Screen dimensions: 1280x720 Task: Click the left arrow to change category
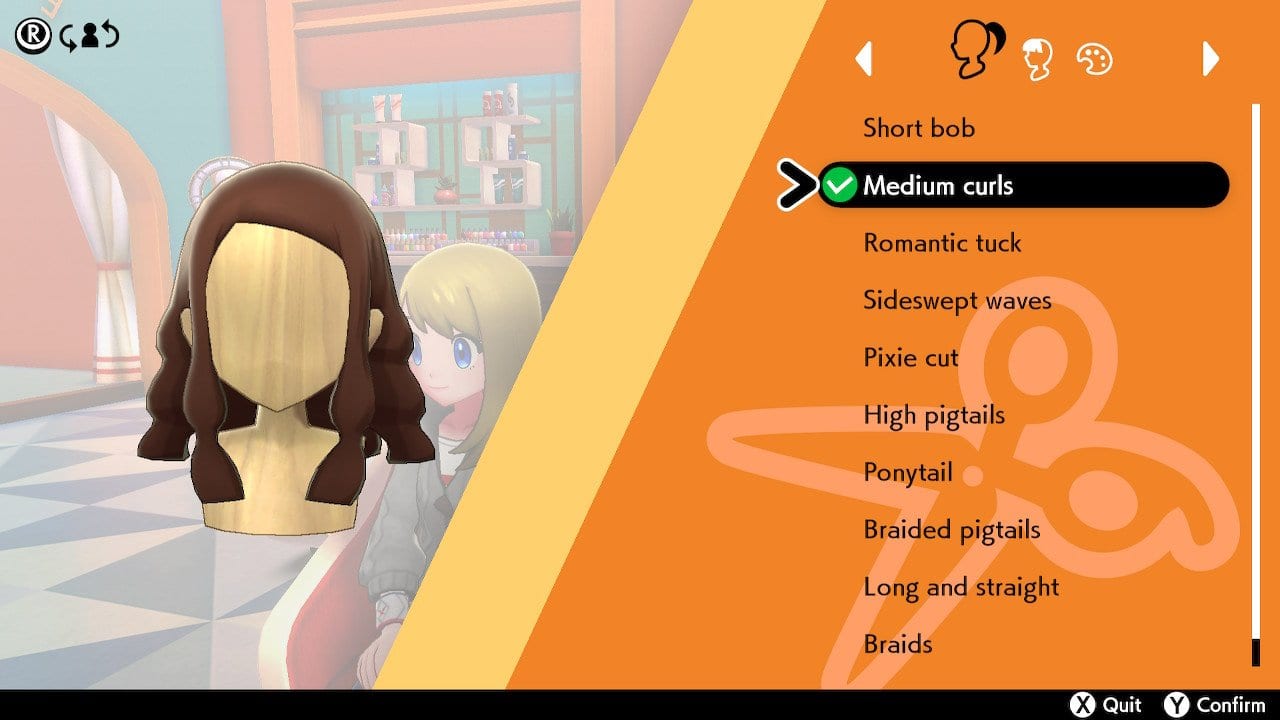866,60
